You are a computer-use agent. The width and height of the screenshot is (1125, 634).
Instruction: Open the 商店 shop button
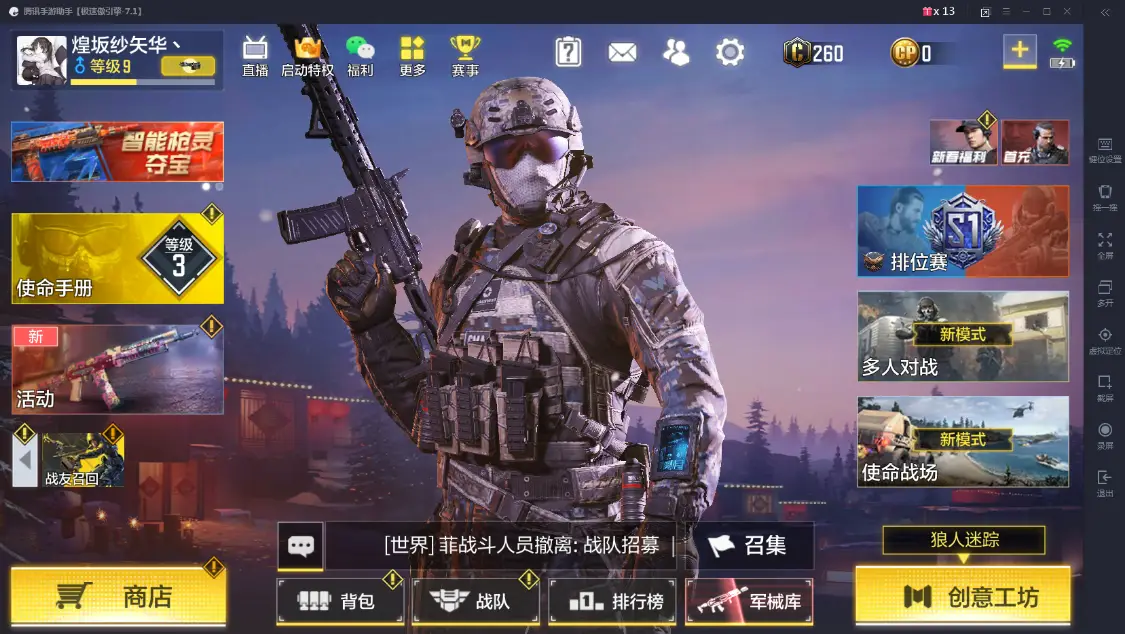(118, 597)
